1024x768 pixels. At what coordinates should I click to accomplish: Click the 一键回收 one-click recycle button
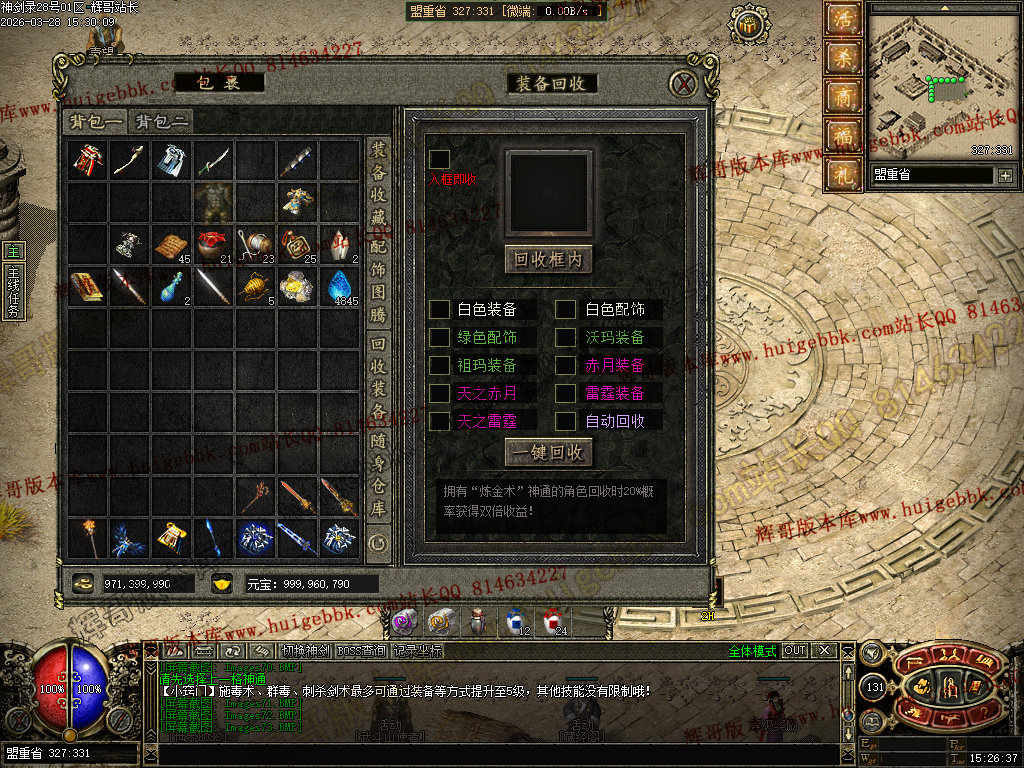pyautogui.click(x=548, y=452)
